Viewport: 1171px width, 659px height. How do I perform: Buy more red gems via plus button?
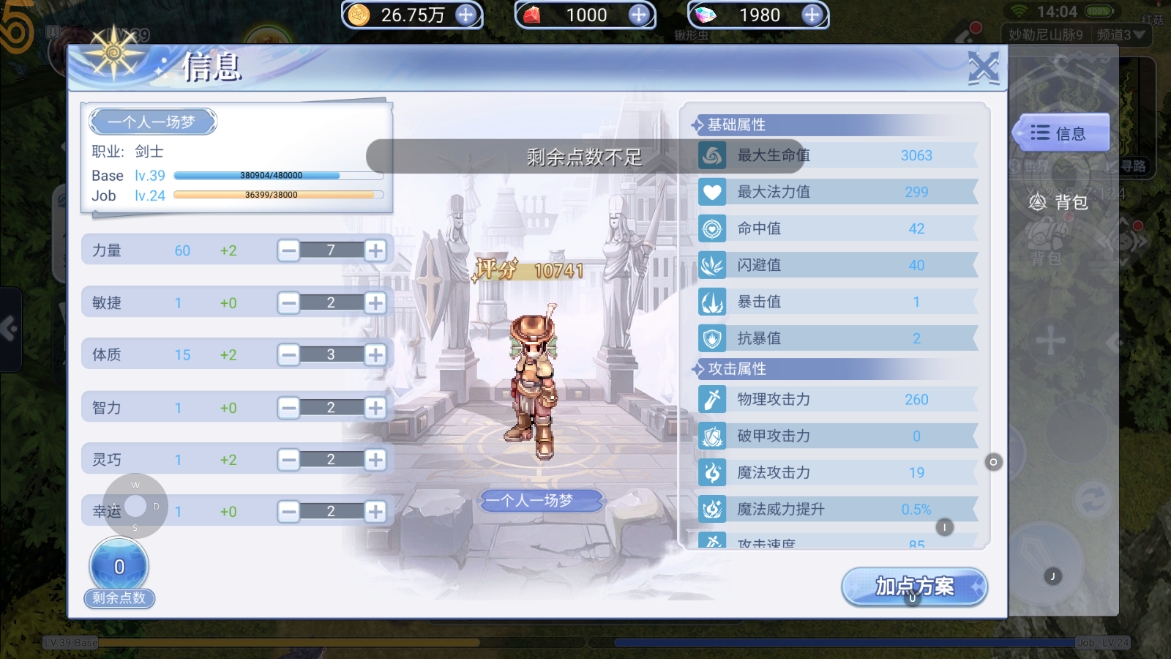639,14
